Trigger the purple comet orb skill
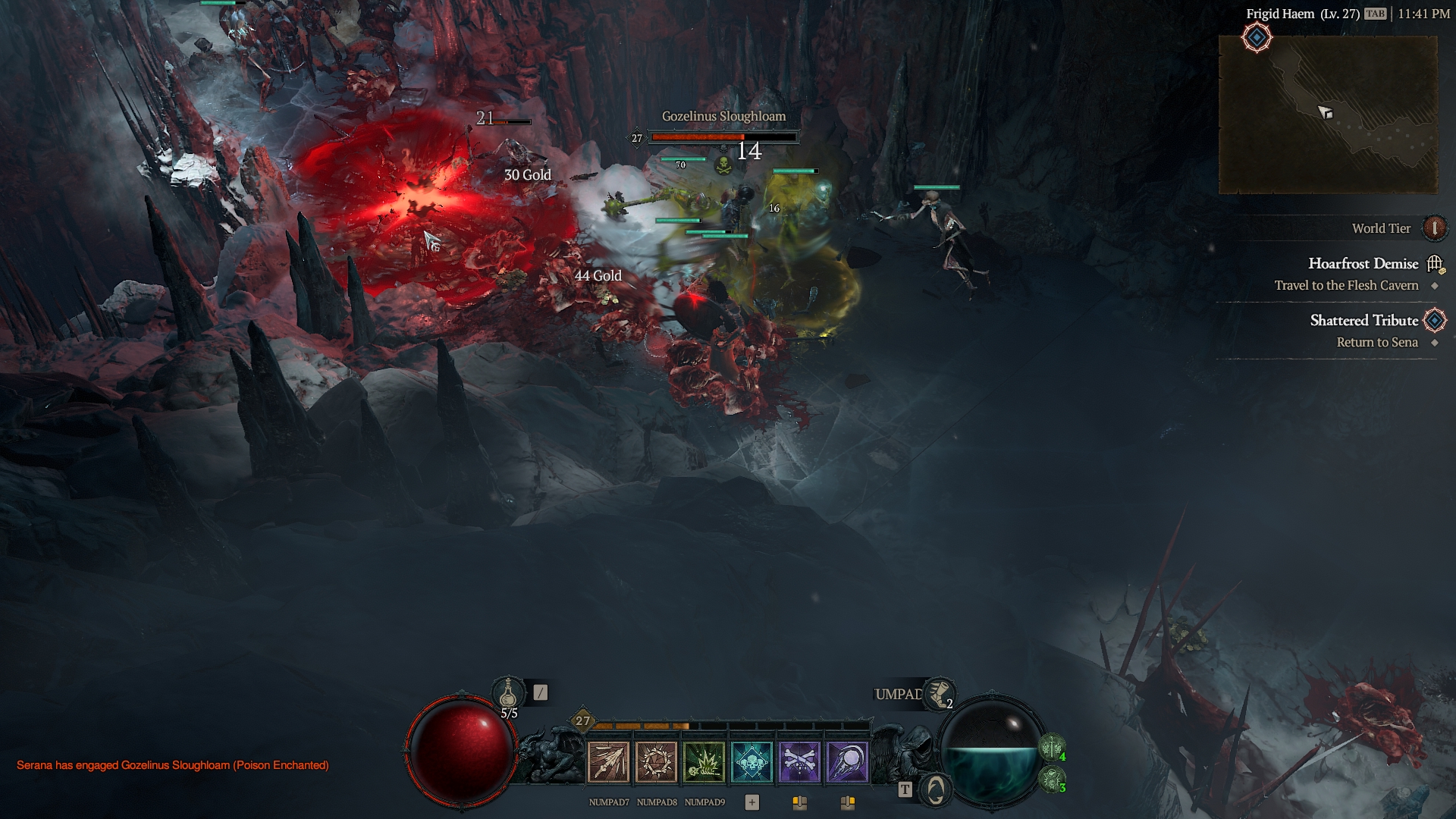This screenshot has height=819, width=1456. pyautogui.click(x=847, y=761)
